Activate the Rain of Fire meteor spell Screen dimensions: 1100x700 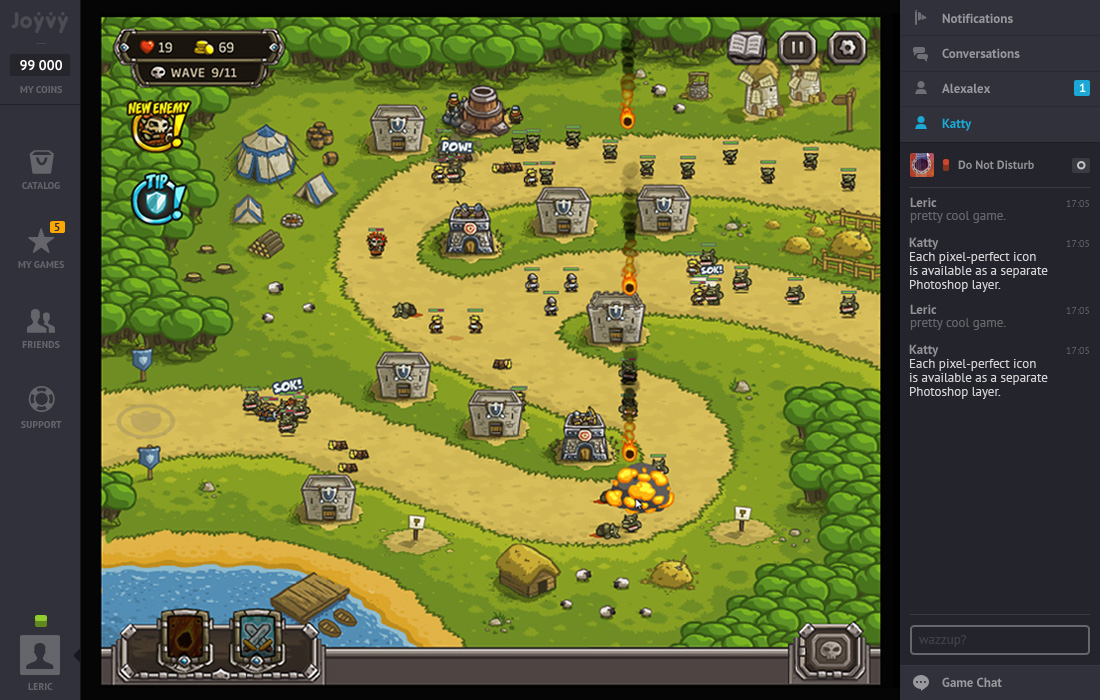point(184,637)
